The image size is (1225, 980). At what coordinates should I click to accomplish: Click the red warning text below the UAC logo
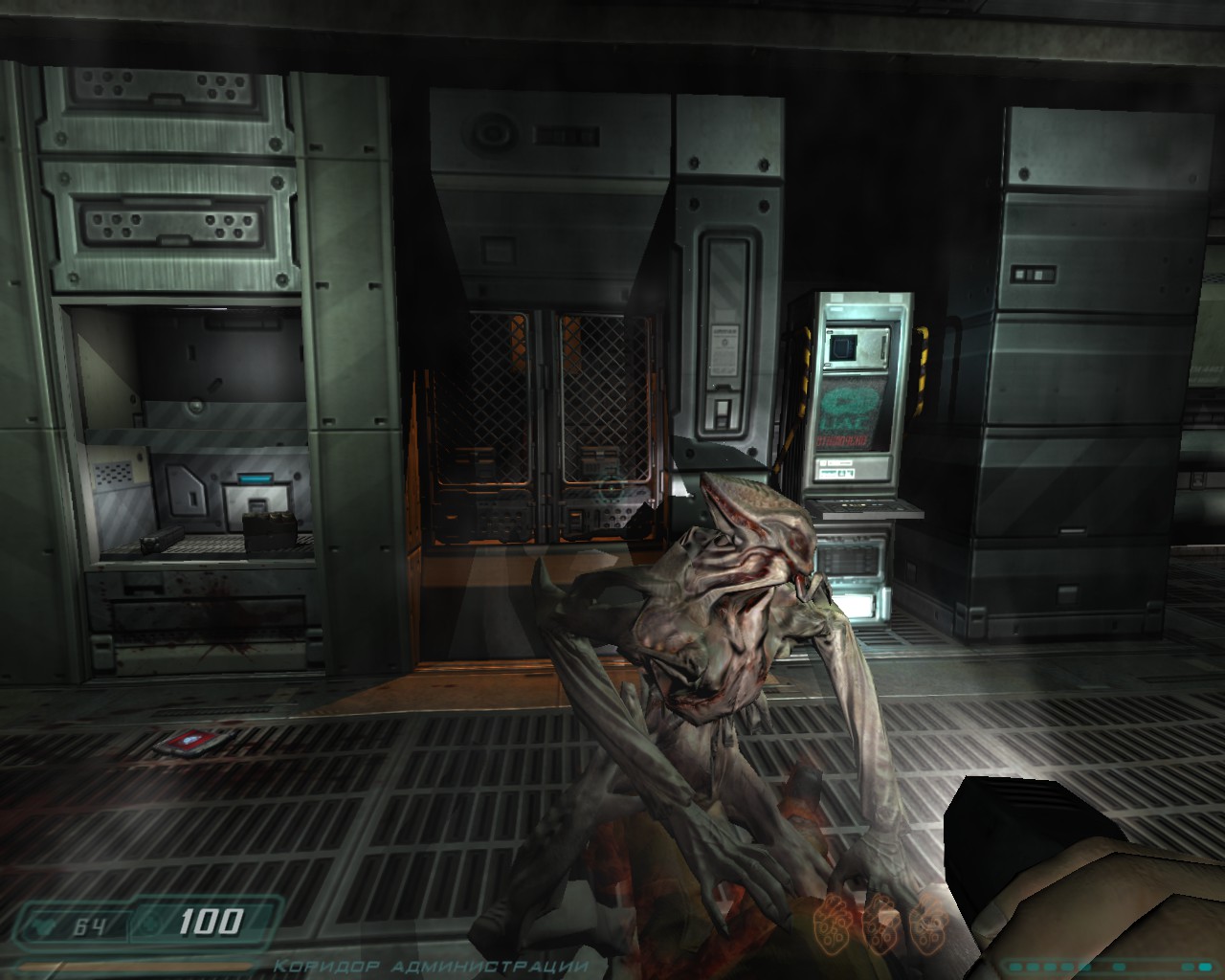click(842, 439)
